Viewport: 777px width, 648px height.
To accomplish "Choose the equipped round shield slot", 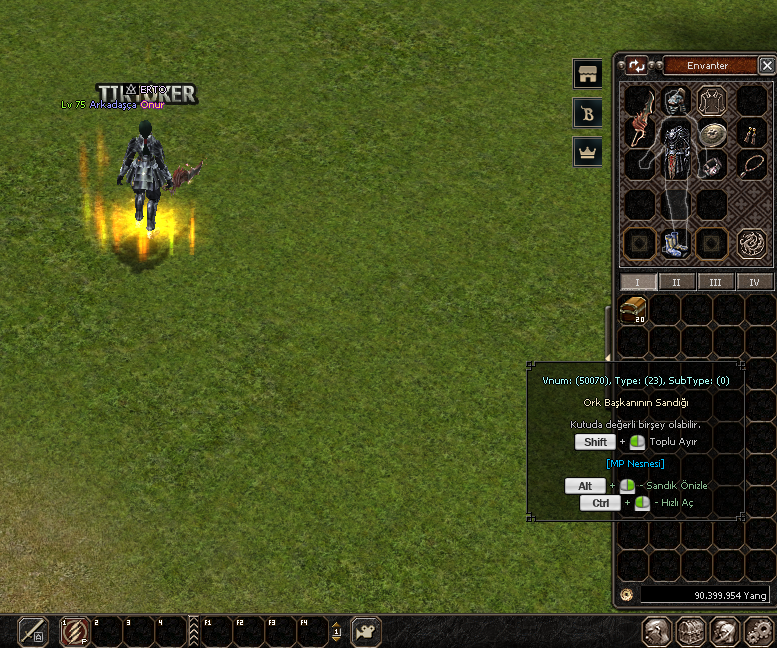I will pos(712,135).
